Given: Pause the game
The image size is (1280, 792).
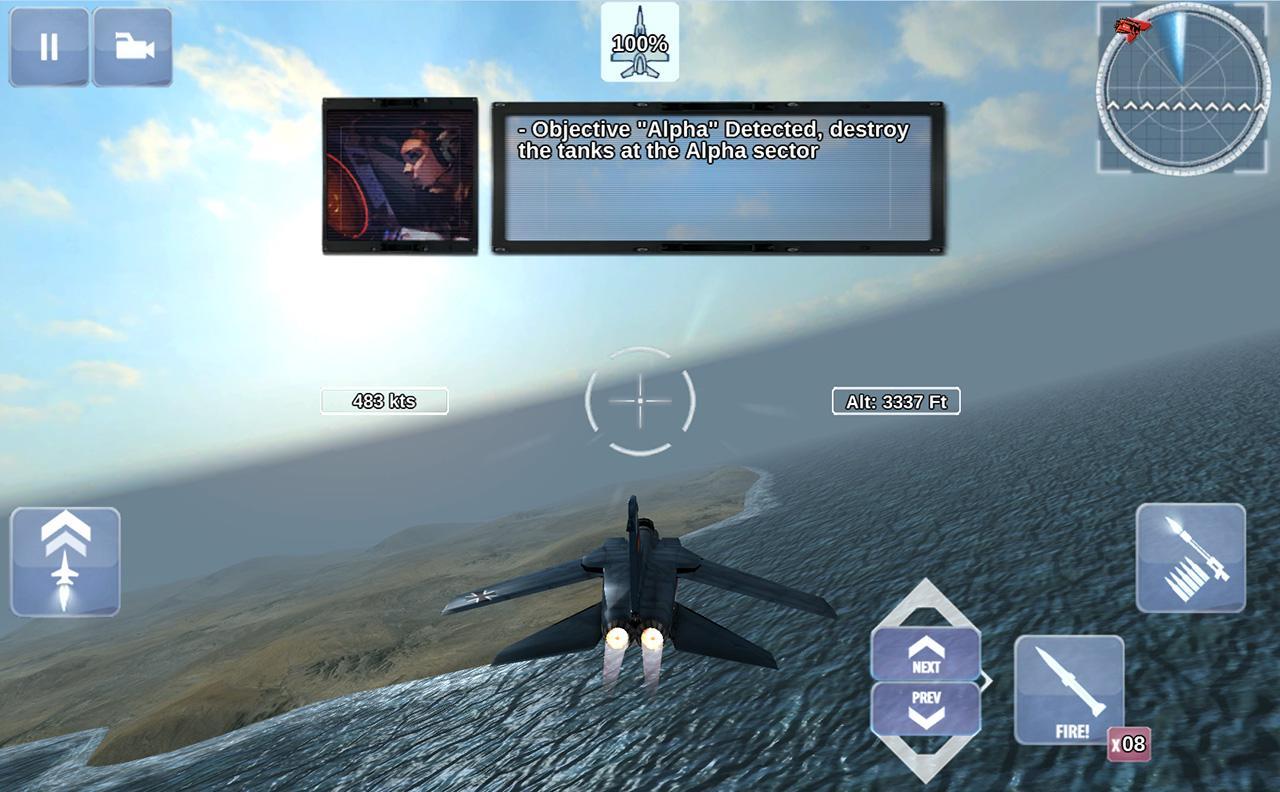Looking at the screenshot, I should [x=48, y=46].
